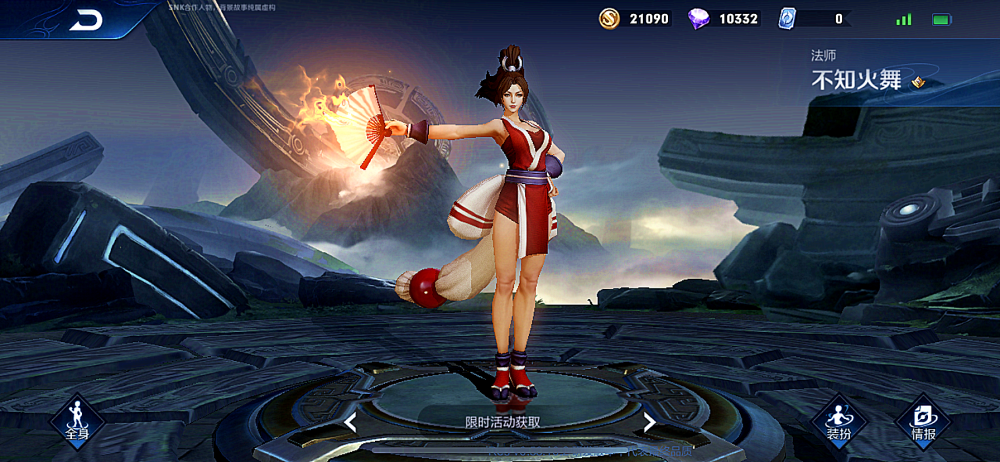Viewport: 1000px width, 462px height.
Task: Open the 装扮 skins menu
Action: 838,421
